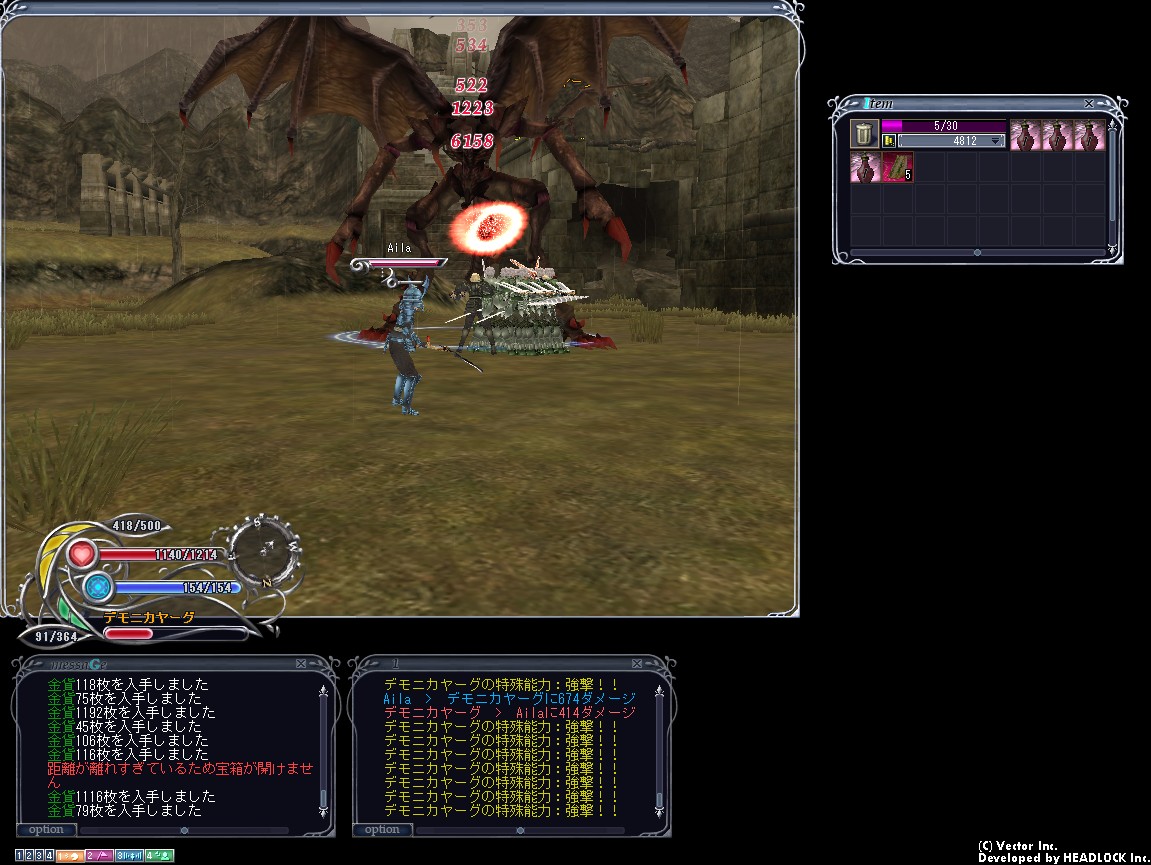
Task: Open the combat log's option button
Action: coord(382,829)
